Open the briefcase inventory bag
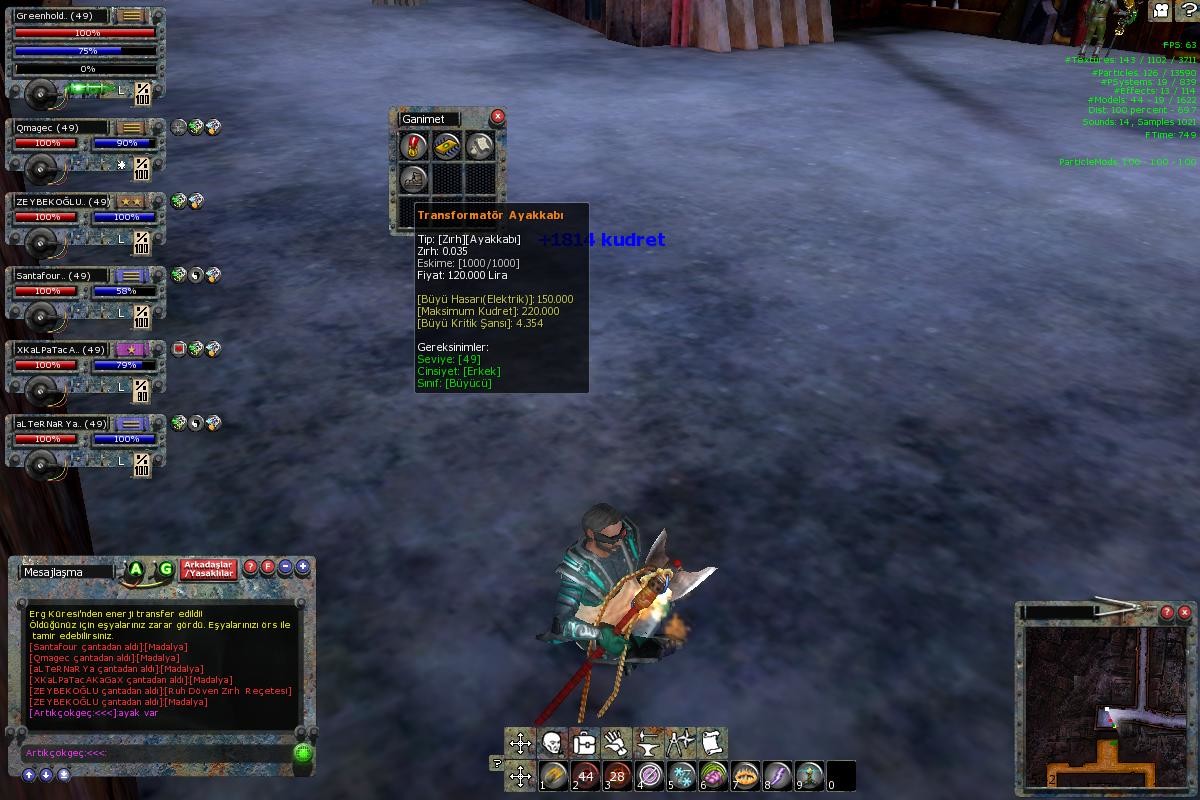Screen dimensions: 1200x800 point(585,743)
